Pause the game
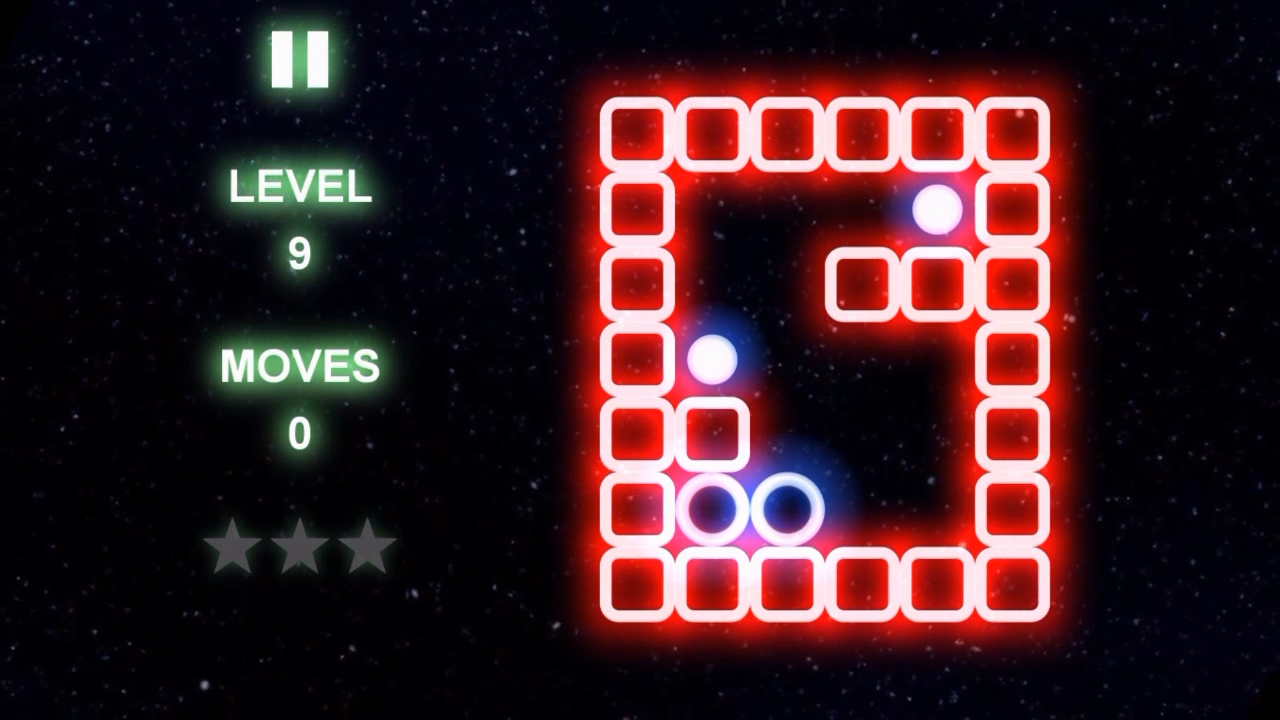This screenshot has width=1280, height=720. [300, 57]
